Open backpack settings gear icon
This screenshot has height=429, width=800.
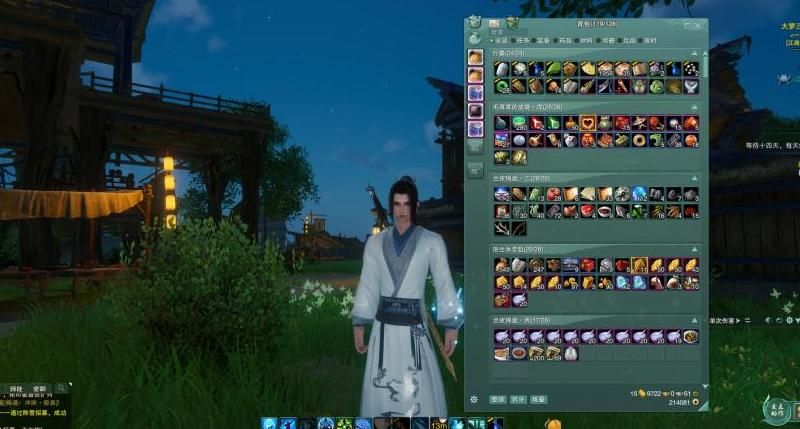(474, 399)
